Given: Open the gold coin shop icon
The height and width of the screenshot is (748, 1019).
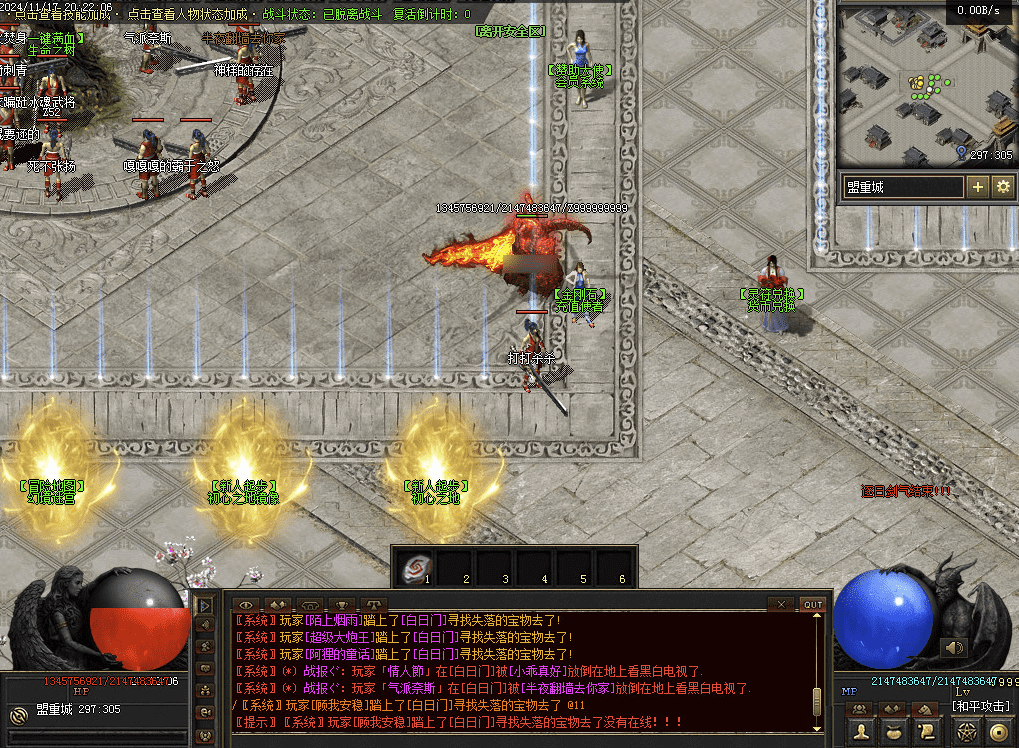Looking at the screenshot, I should [999, 733].
